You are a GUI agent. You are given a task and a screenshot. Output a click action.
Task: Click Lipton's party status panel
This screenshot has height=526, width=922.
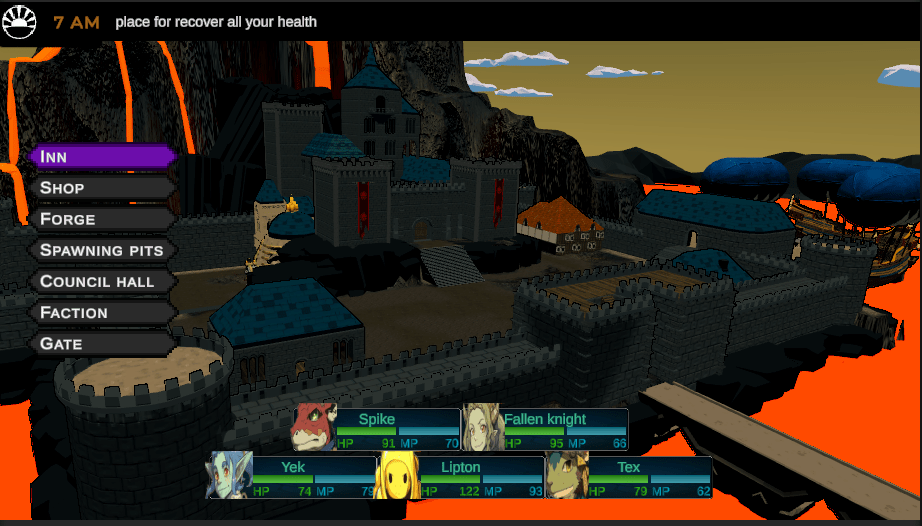coord(461,476)
